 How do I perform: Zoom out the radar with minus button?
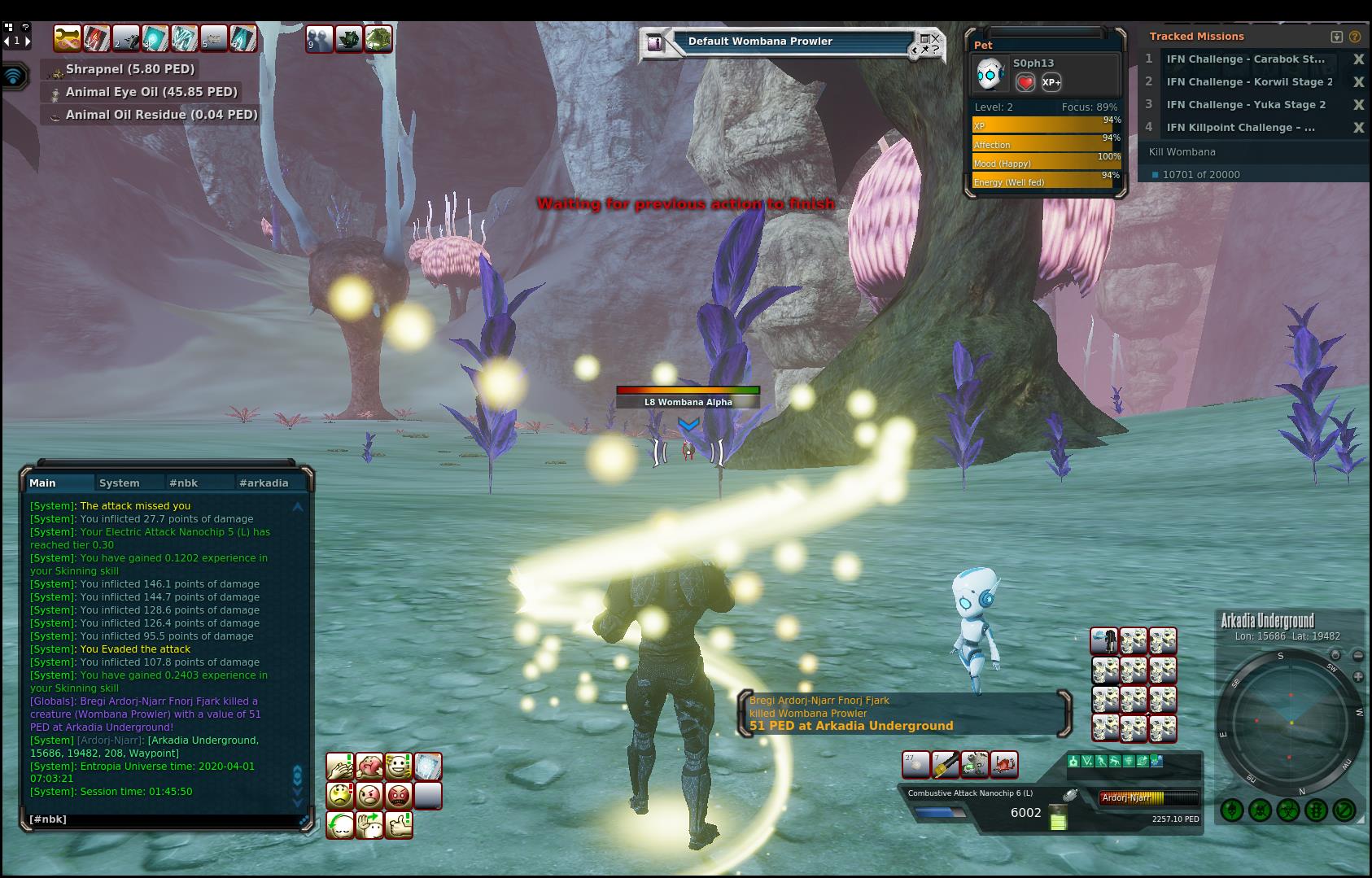pyautogui.click(x=1357, y=655)
